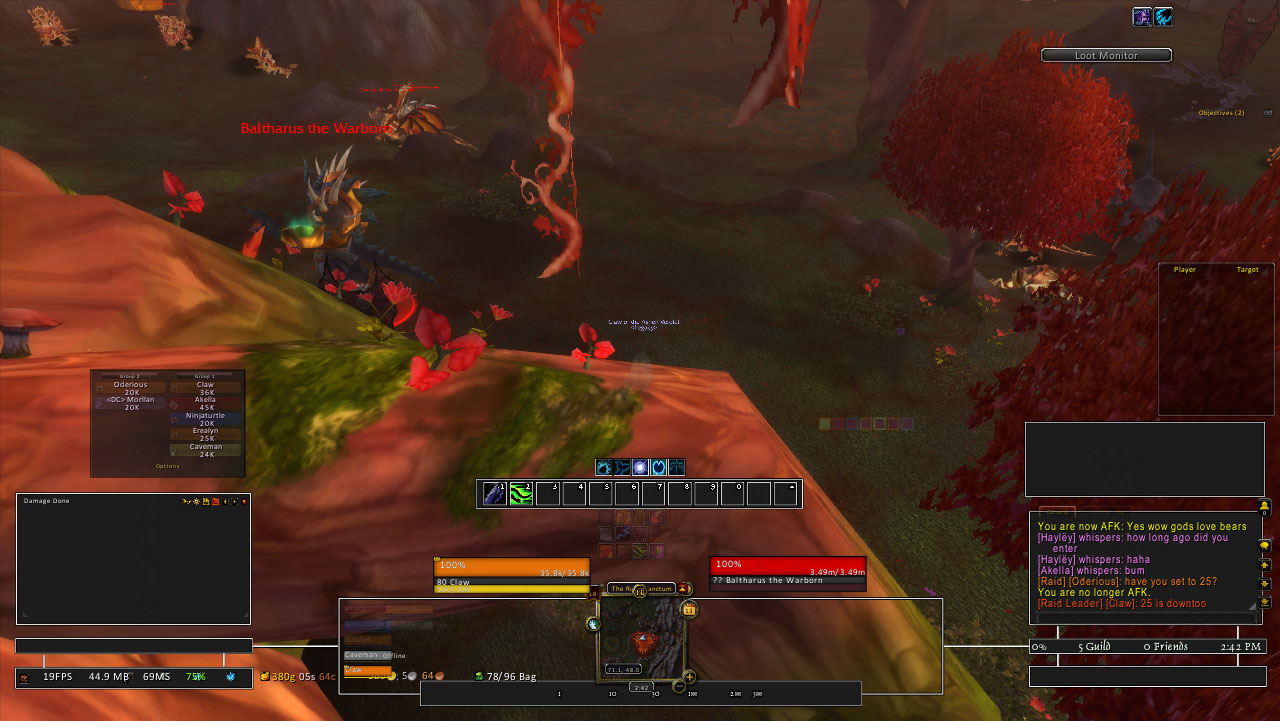Zoom out the minimap with minus button
Image resolution: width=1280 pixels, height=721 pixels.
point(679,686)
